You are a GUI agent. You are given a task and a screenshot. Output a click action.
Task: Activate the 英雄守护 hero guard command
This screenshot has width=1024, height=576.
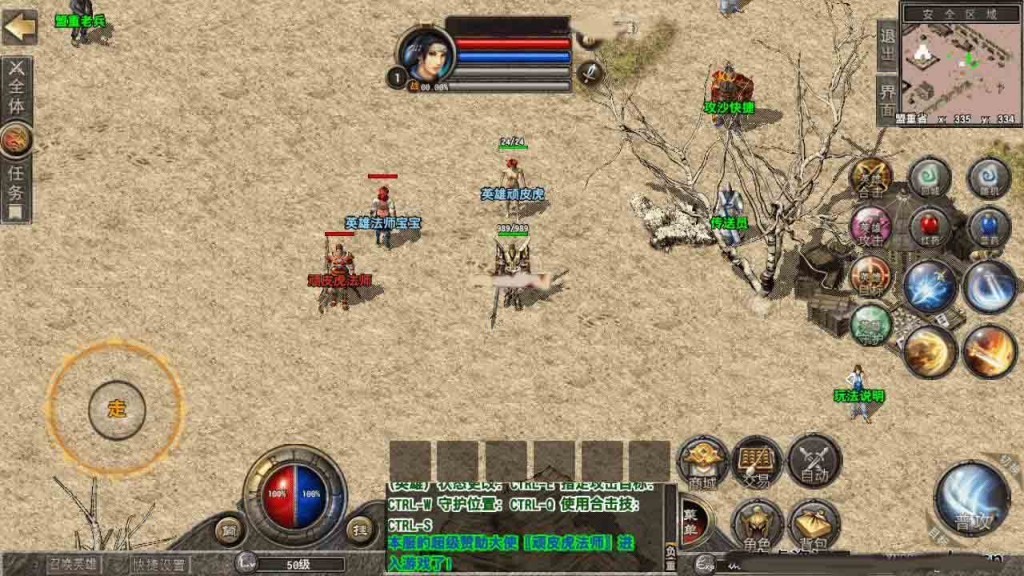pos(871,323)
